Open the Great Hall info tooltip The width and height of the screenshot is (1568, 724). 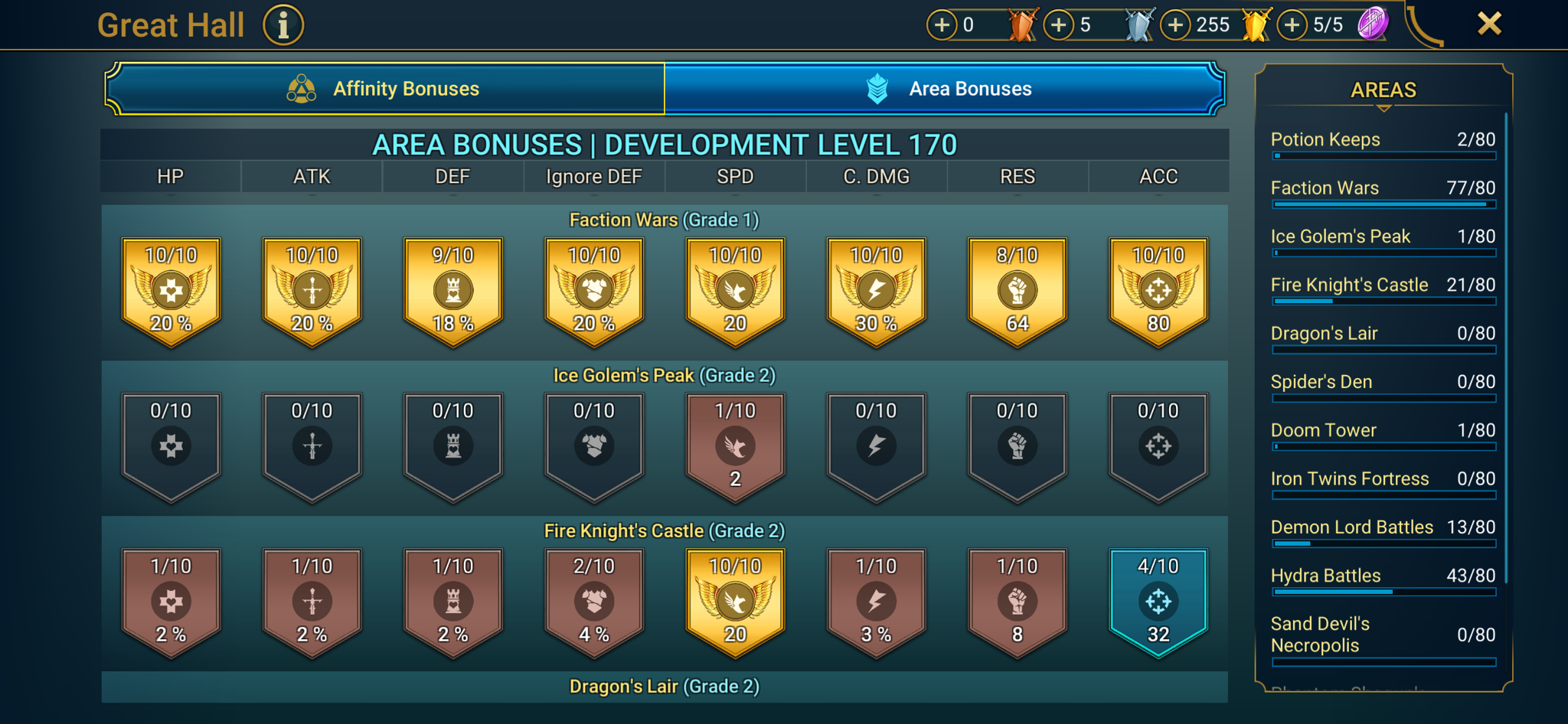(x=283, y=24)
